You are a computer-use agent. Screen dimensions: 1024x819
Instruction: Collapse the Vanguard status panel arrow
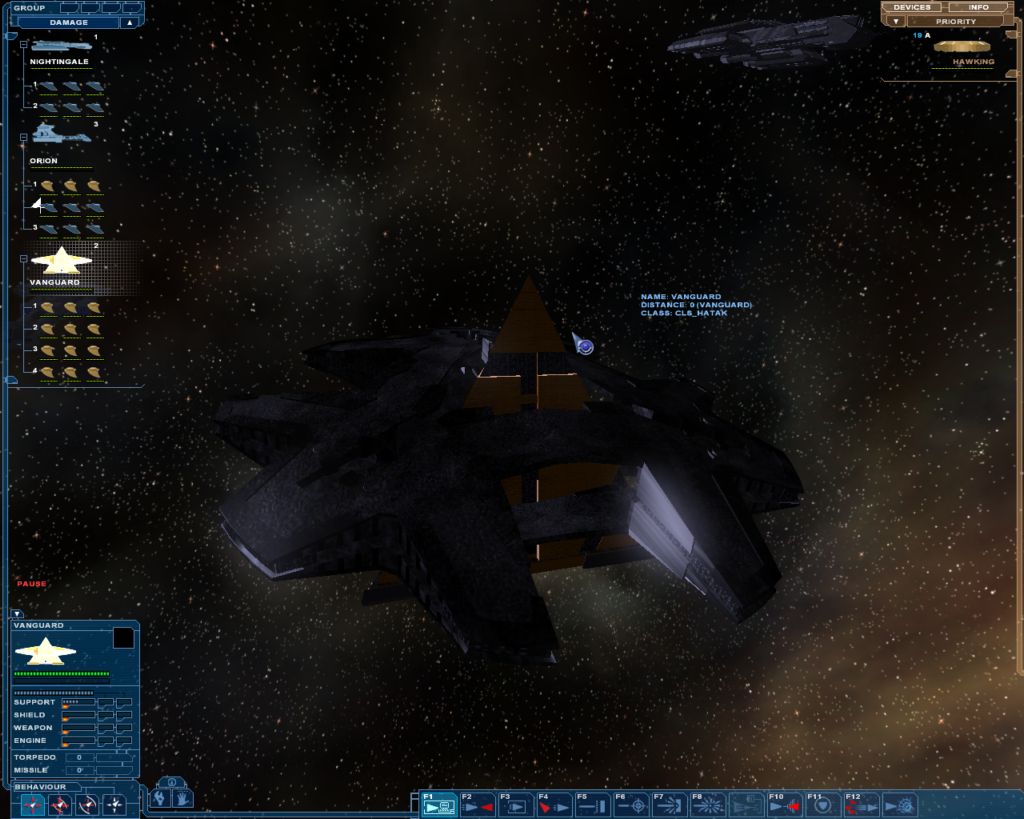coord(17,613)
